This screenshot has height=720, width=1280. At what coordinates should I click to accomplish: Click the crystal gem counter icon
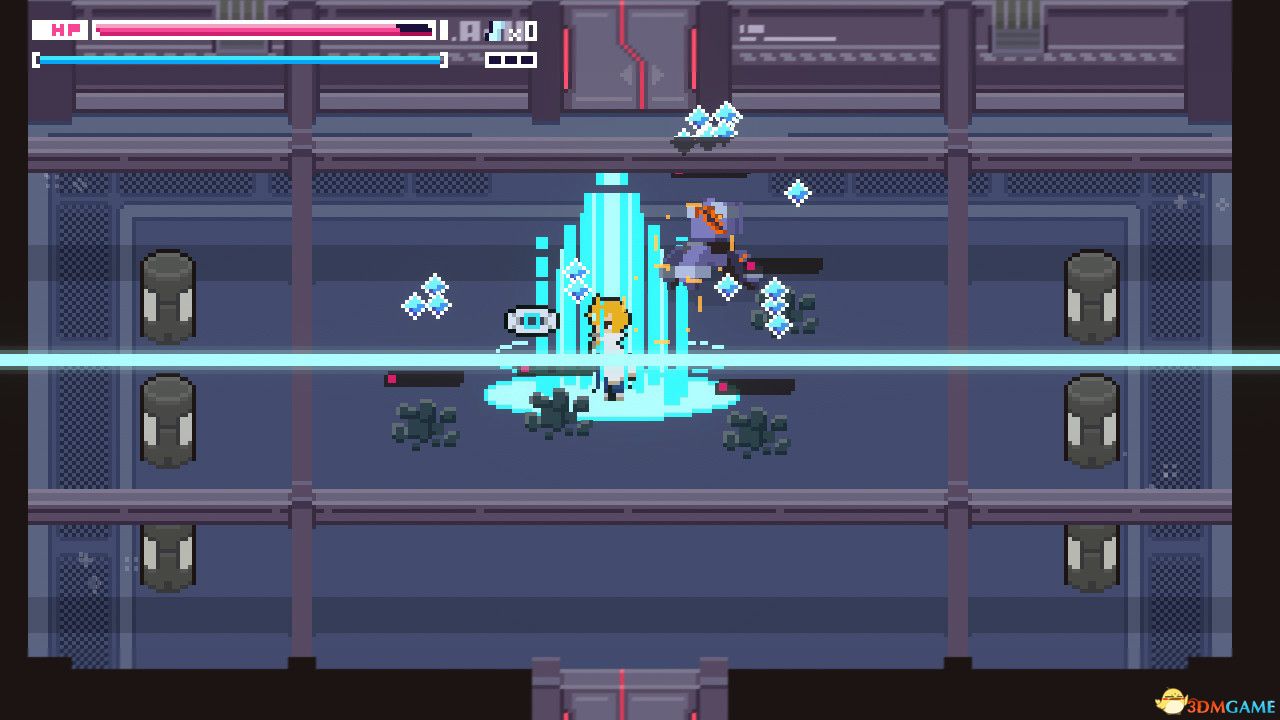[496, 31]
